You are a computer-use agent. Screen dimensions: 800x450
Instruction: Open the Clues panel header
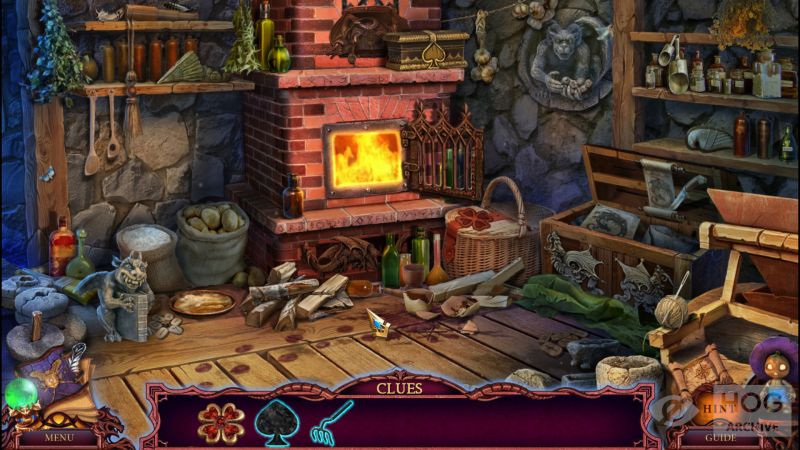pyautogui.click(x=399, y=388)
